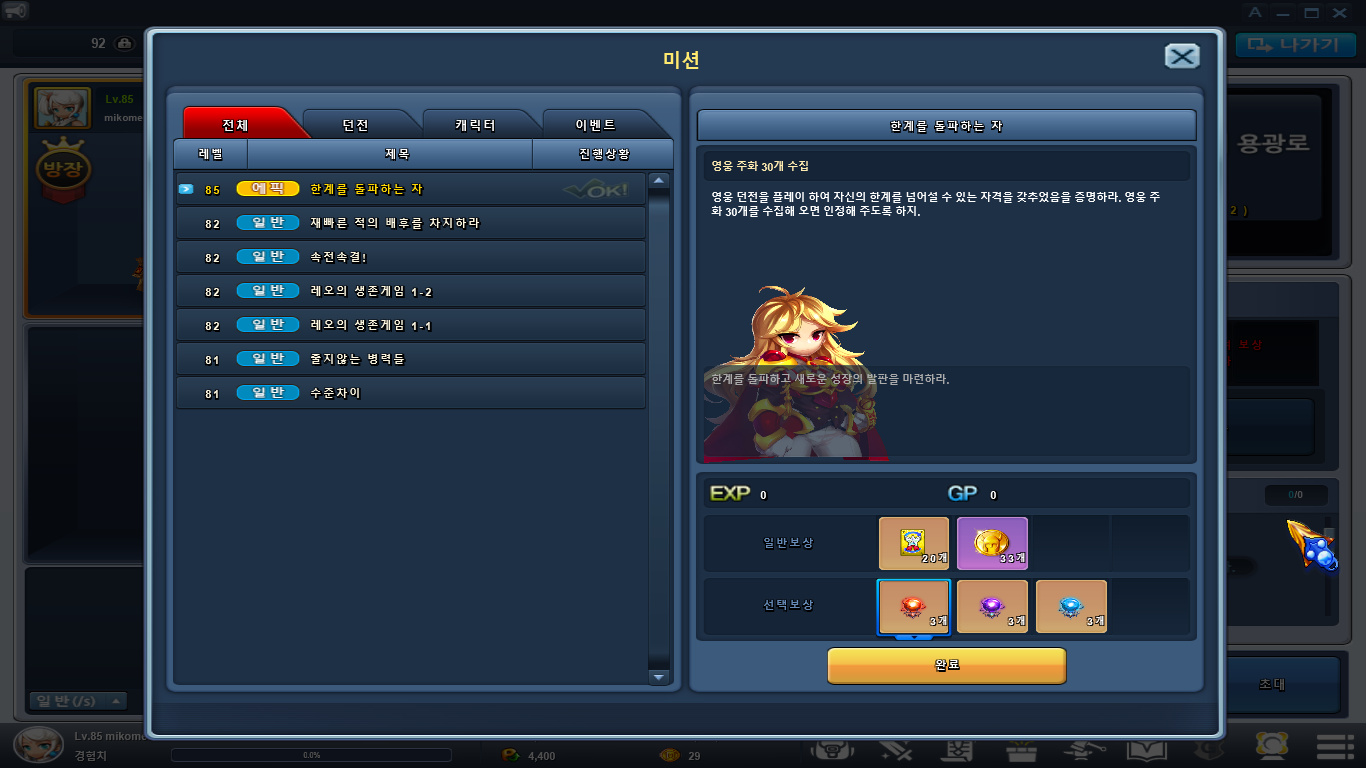Select the purple orb reward option
Screen dimensions: 1366x768
(x=992, y=605)
